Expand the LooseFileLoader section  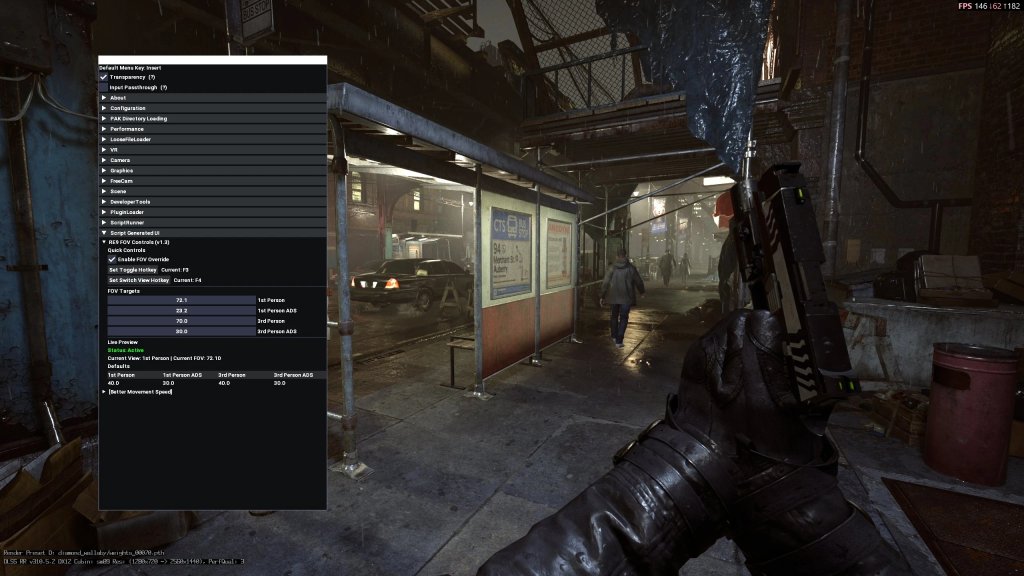130,139
